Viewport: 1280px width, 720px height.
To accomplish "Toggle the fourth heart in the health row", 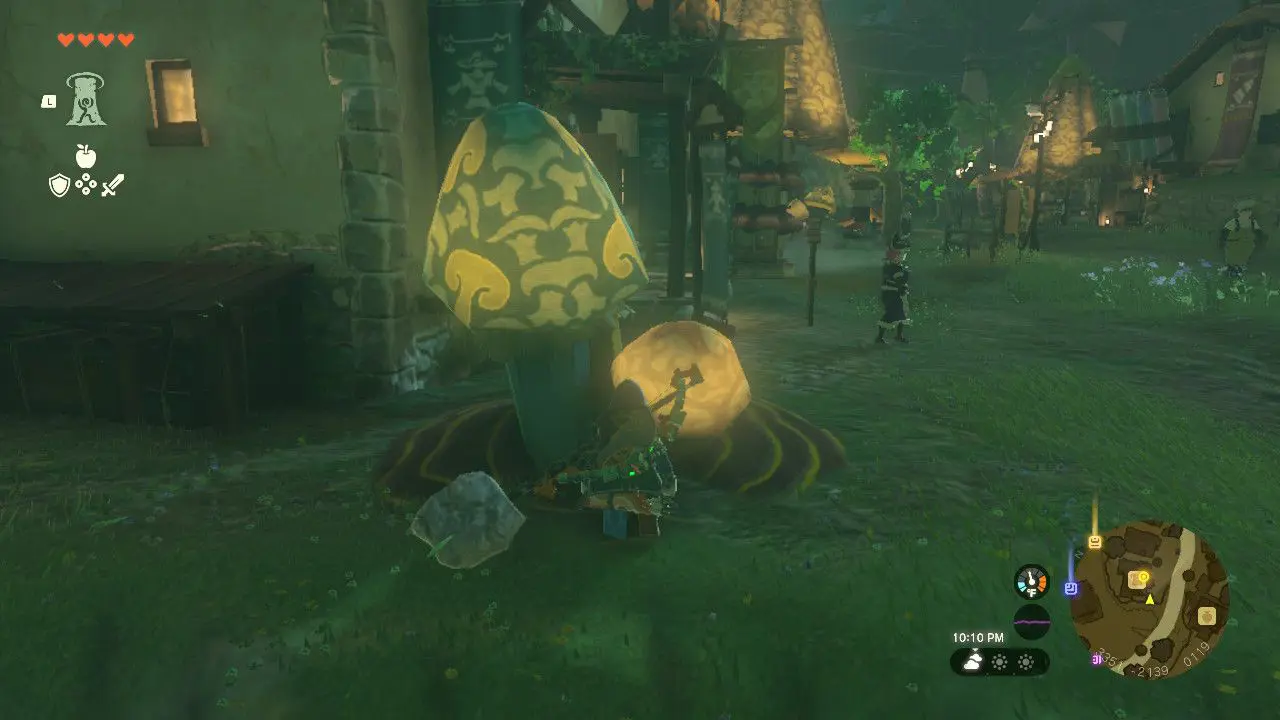I will [x=126, y=39].
